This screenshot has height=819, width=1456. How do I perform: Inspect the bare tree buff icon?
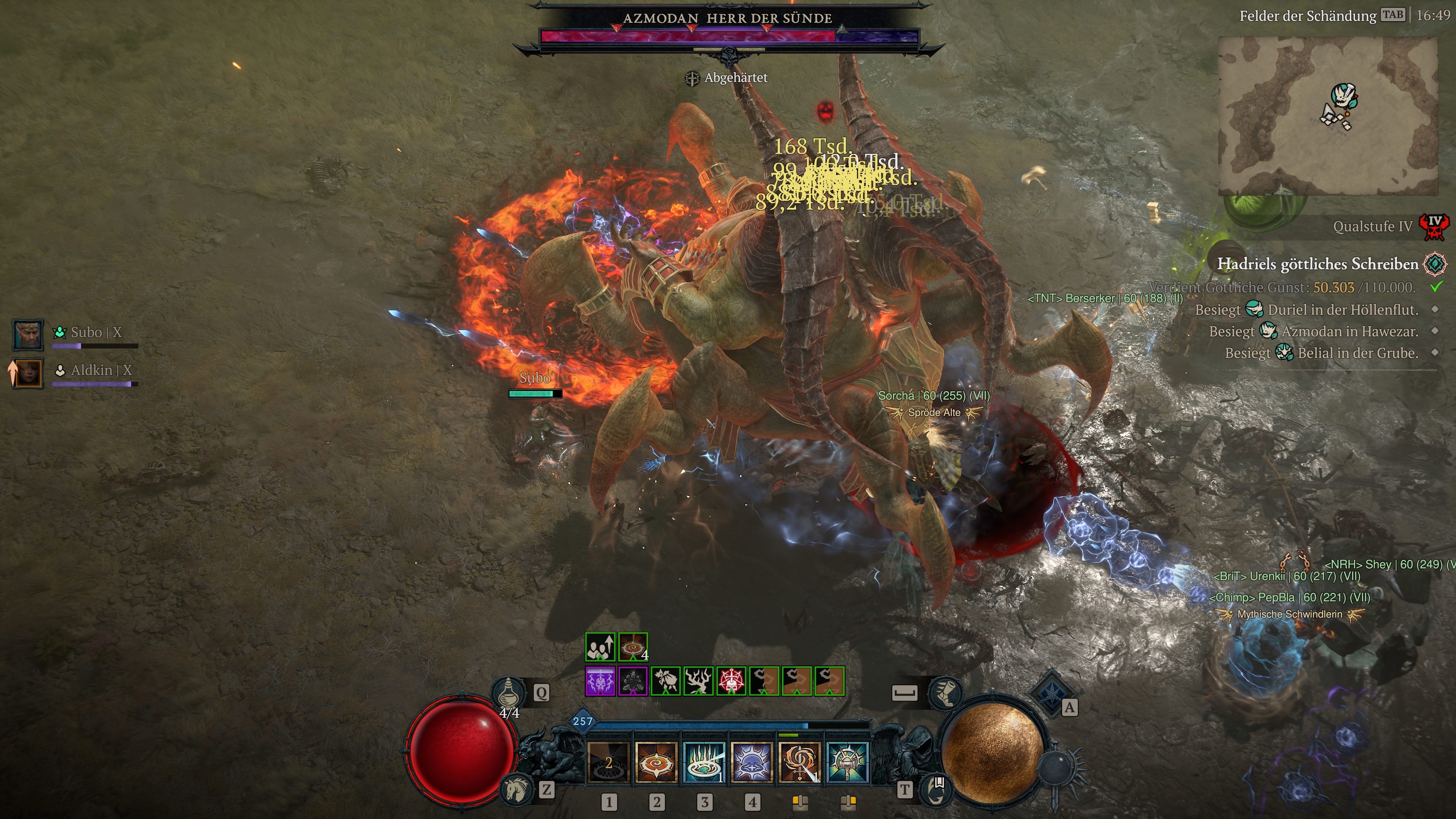tap(698, 681)
